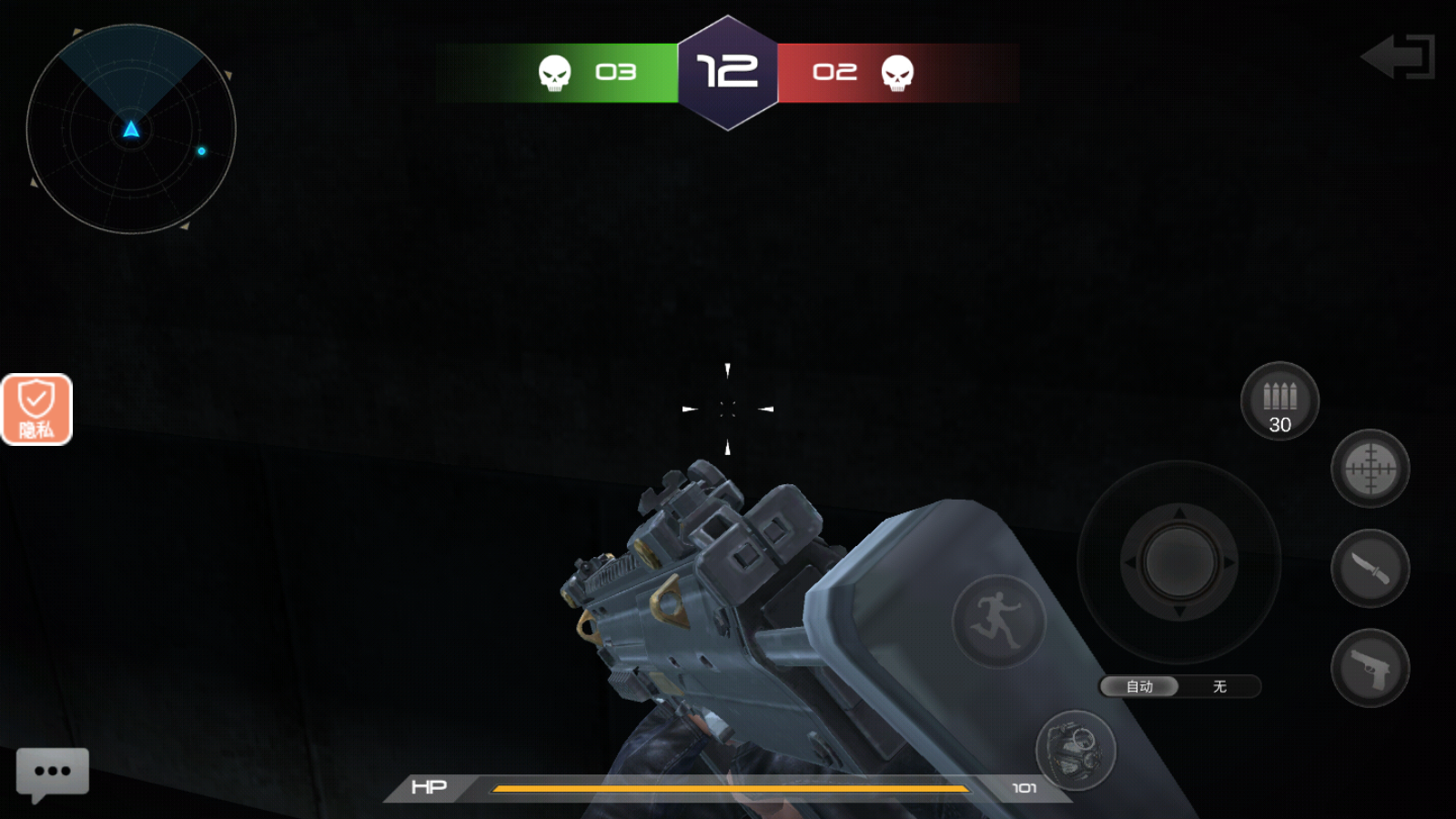The width and height of the screenshot is (1456, 819).
Task: Open the orange privacy shield button
Action: click(x=36, y=409)
